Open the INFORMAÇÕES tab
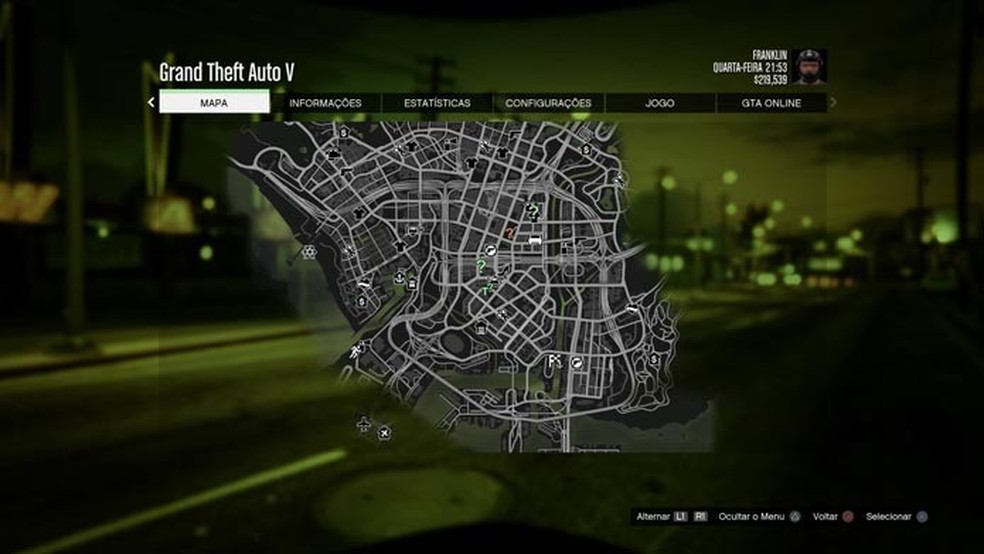 (325, 102)
